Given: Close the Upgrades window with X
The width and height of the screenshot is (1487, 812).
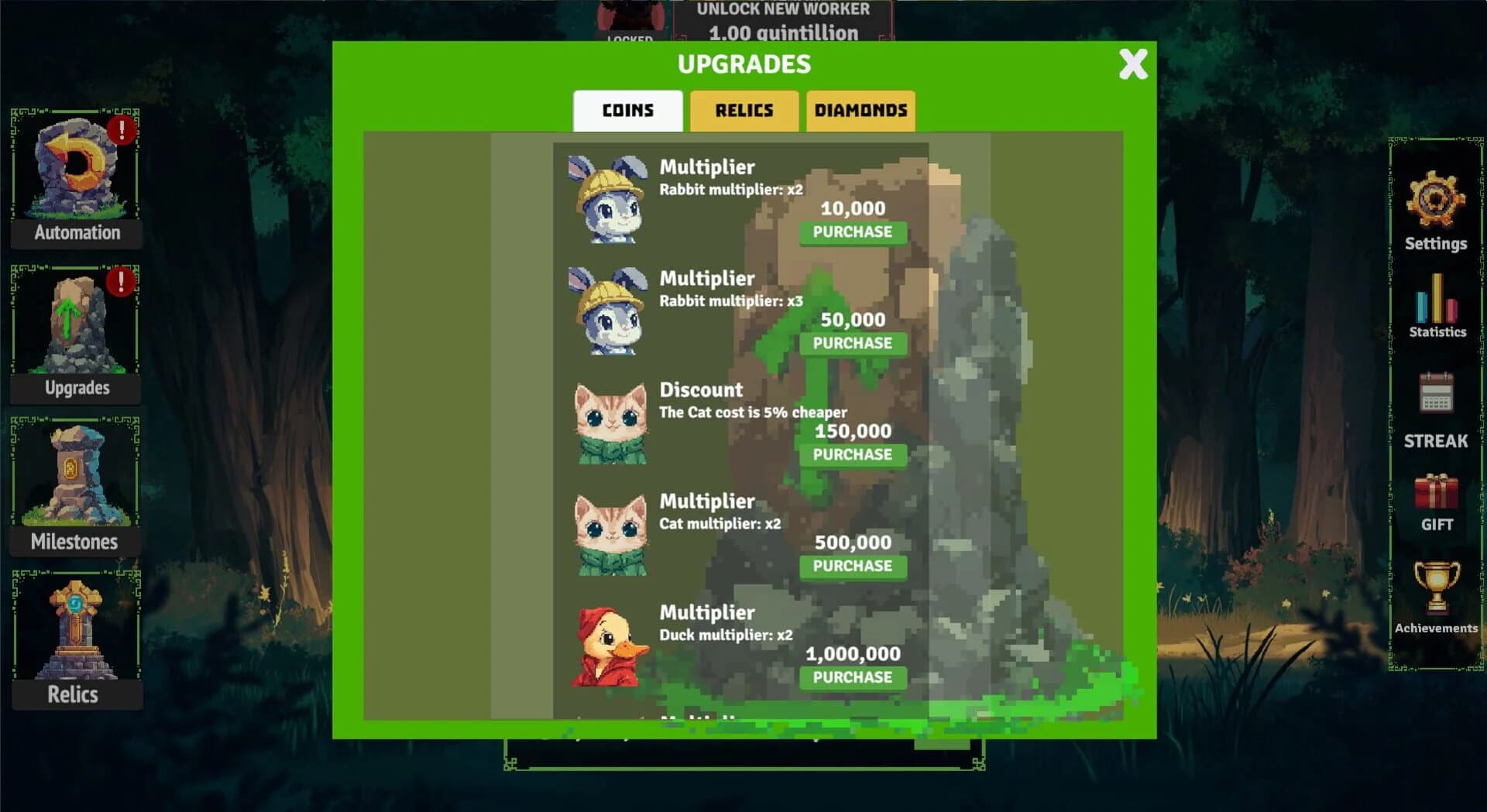Looking at the screenshot, I should click(1132, 66).
